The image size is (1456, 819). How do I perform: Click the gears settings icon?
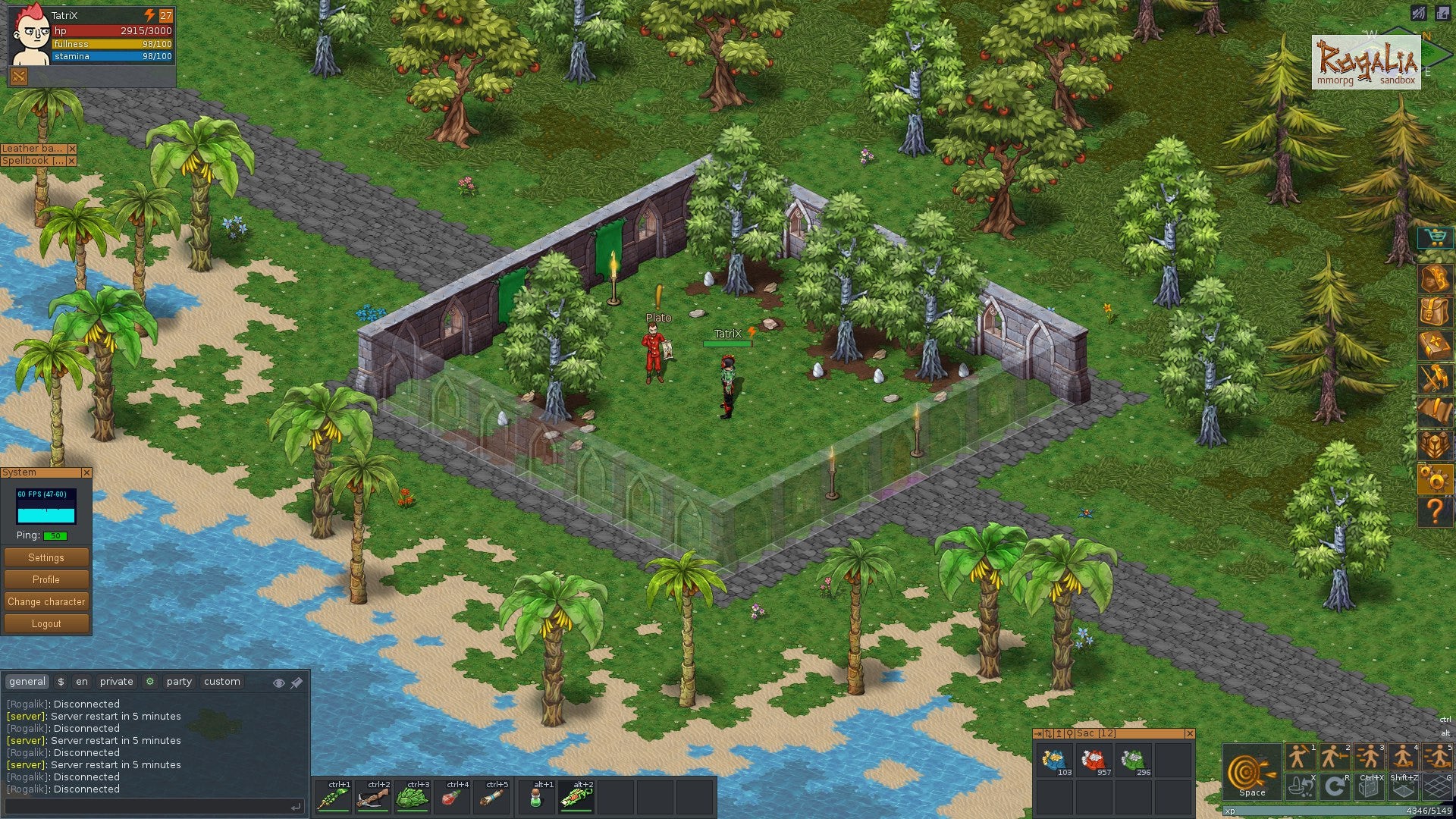pyautogui.click(x=1435, y=479)
